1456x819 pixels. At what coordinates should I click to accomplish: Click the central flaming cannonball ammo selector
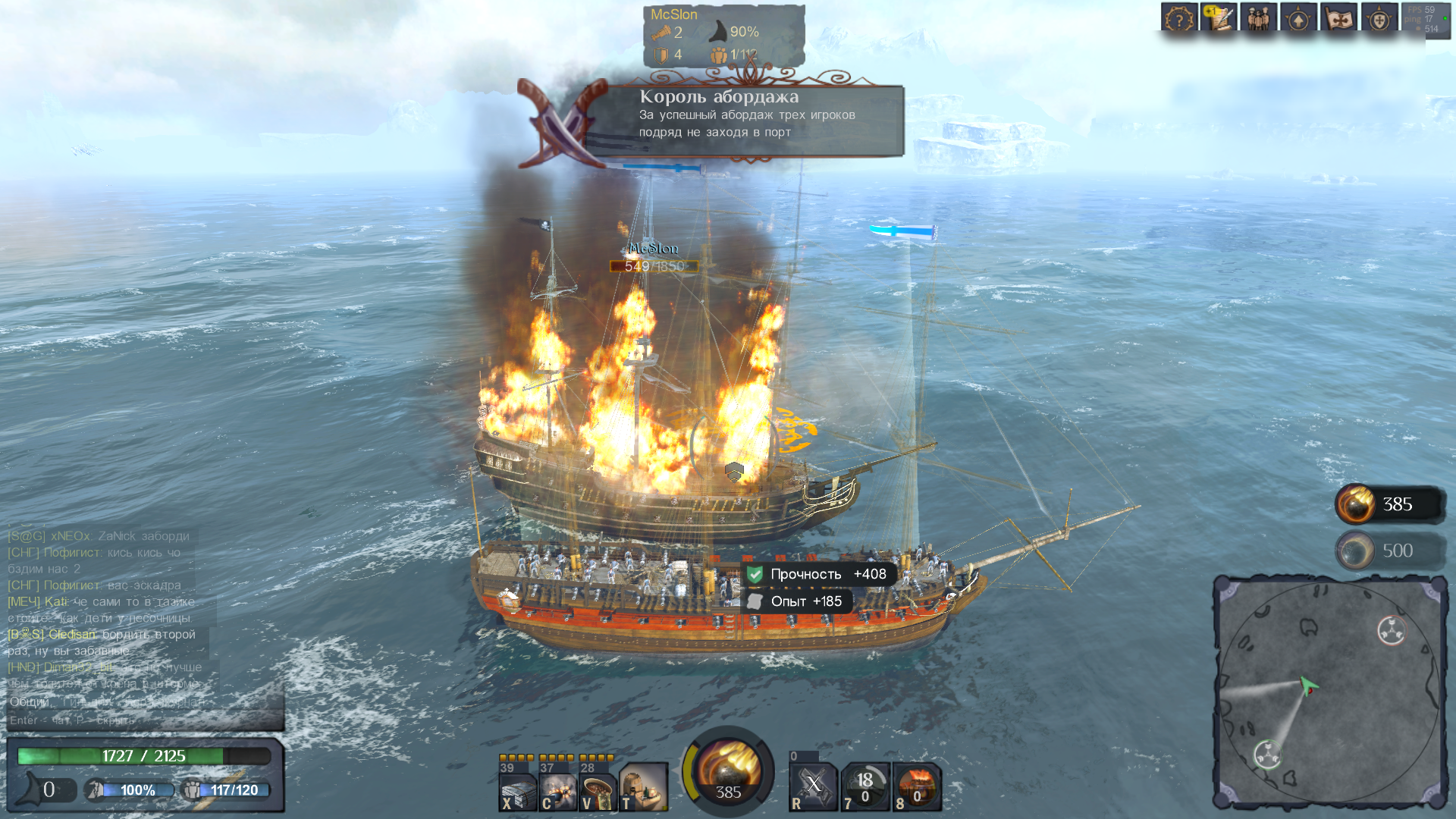pyautogui.click(x=728, y=770)
